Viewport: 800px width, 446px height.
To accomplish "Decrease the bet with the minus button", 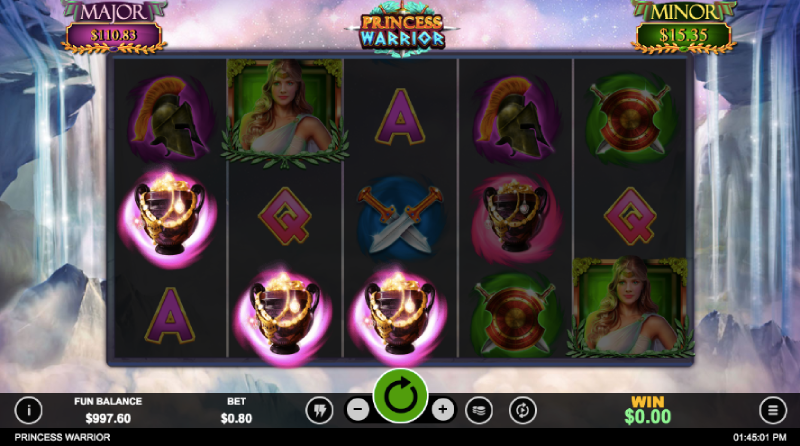I will 357,409.
